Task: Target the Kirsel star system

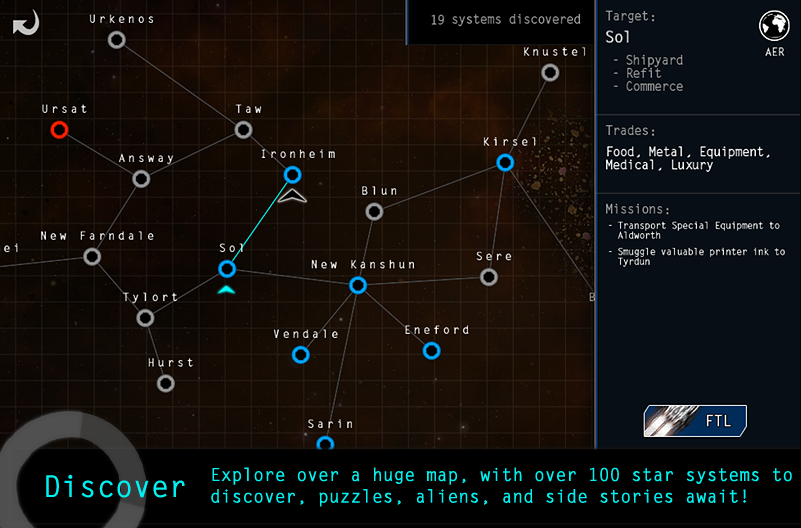Action: [505, 162]
